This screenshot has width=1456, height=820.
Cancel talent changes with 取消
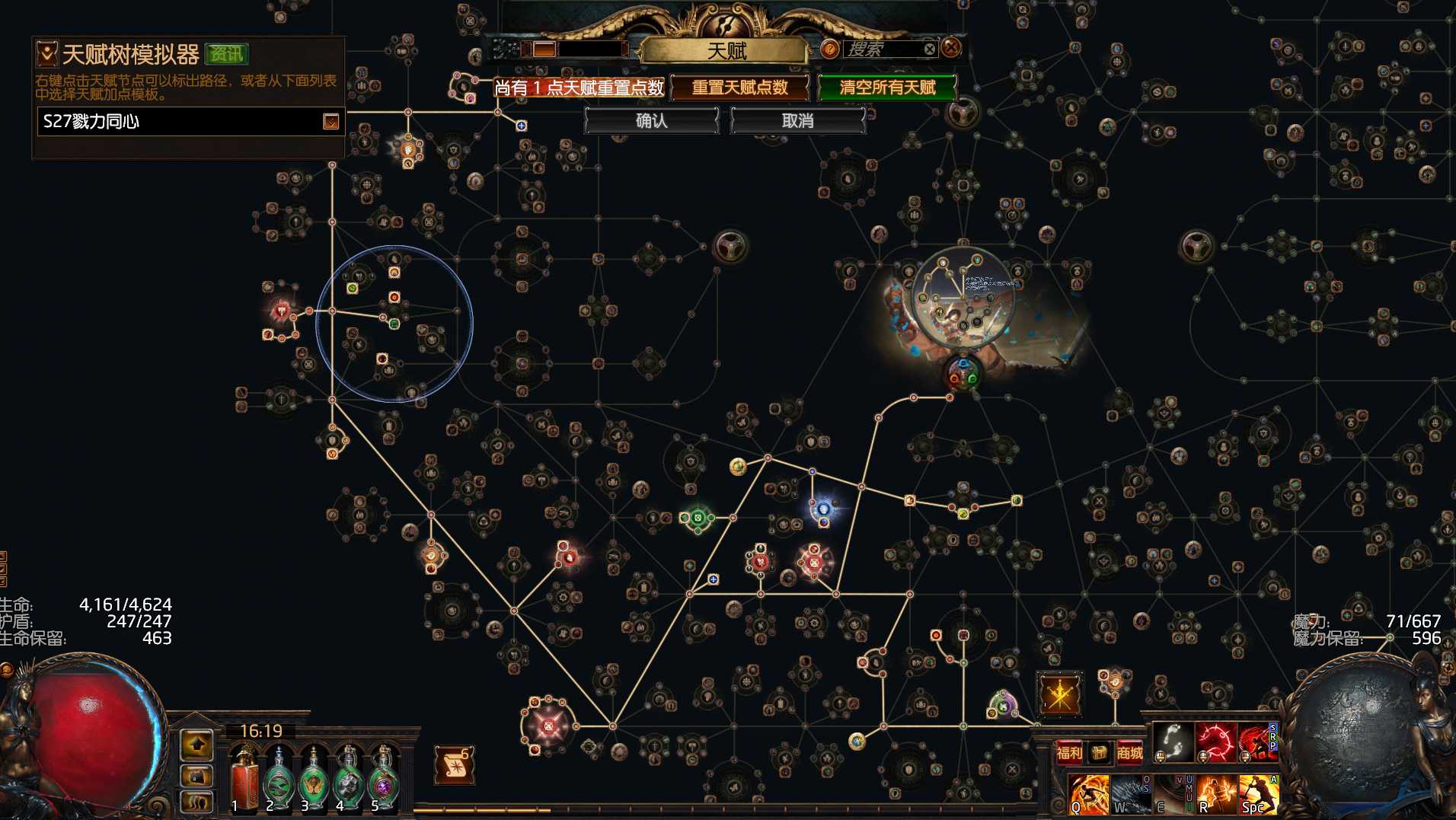click(x=797, y=120)
